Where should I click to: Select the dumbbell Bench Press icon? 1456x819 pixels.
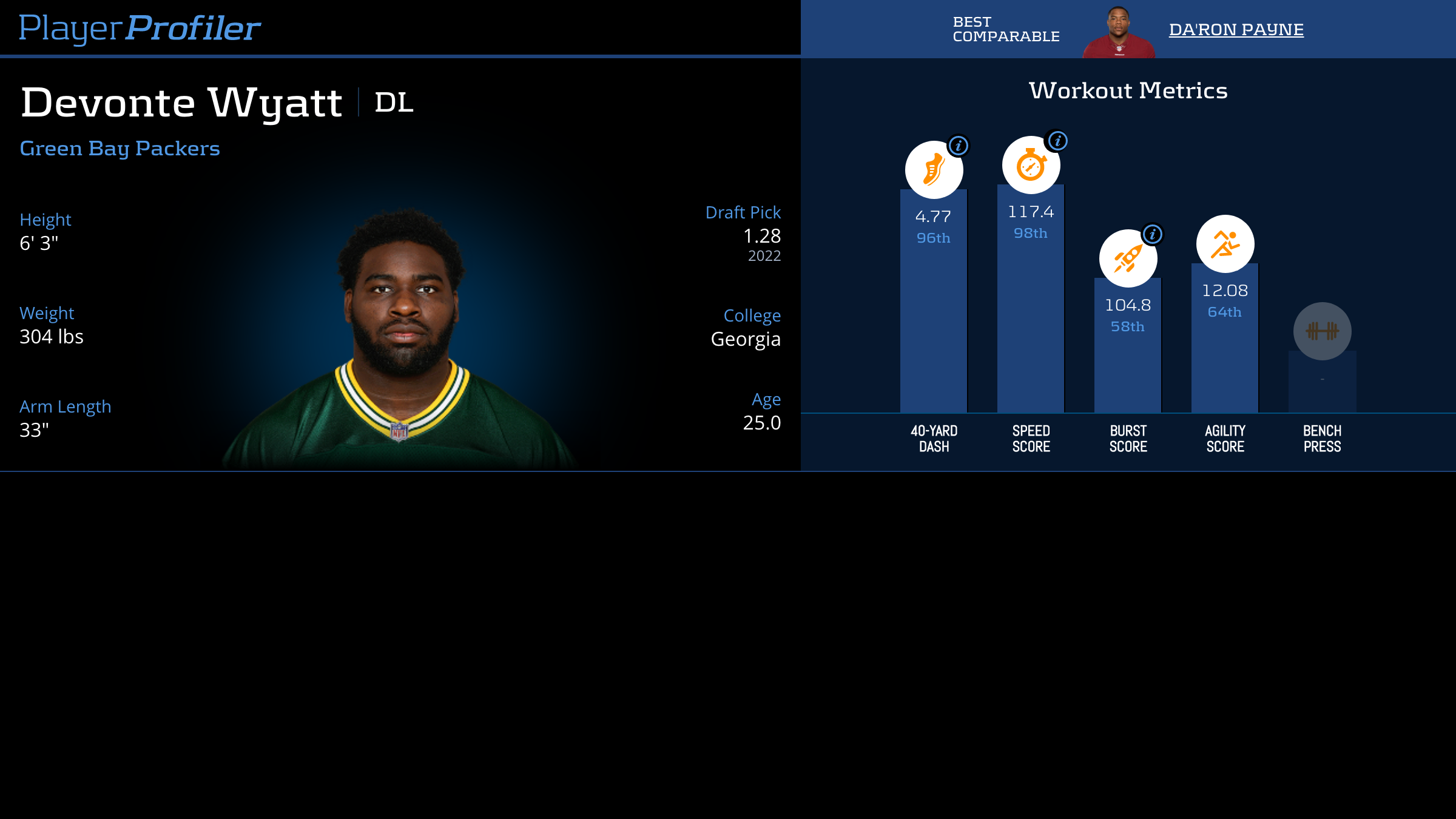tap(1322, 331)
